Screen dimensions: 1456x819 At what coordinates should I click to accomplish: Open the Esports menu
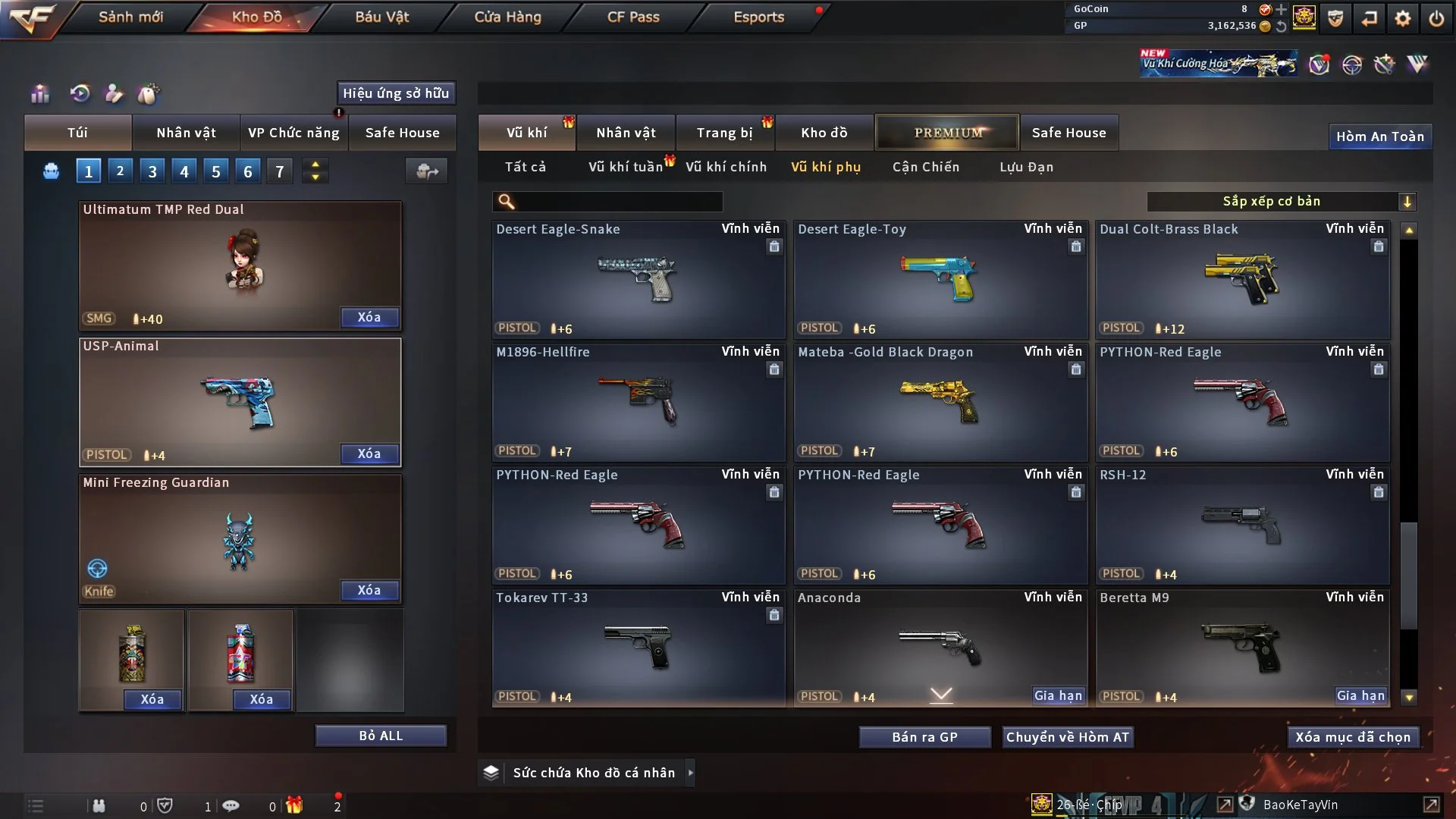758,17
